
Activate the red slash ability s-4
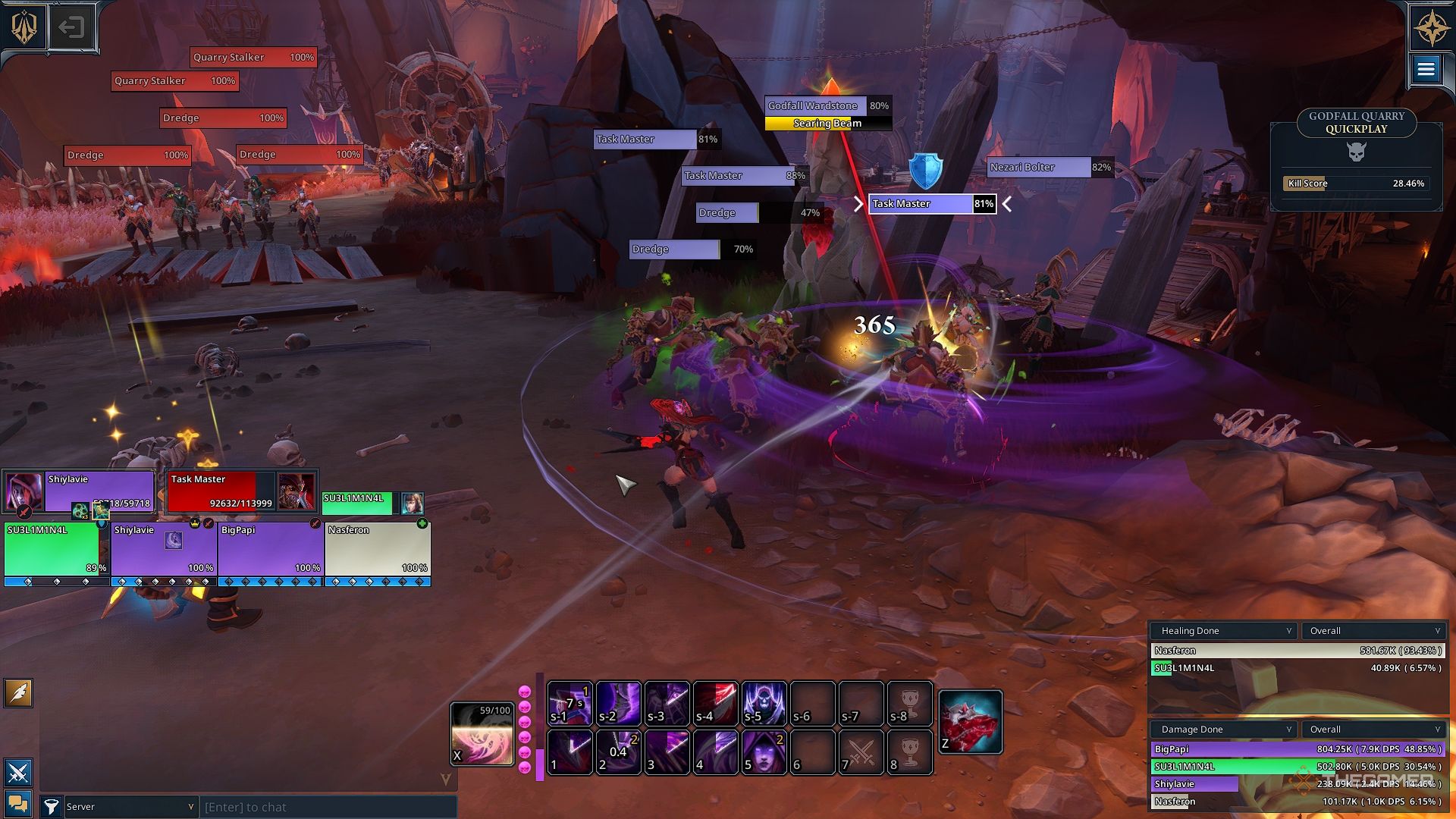[x=715, y=703]
